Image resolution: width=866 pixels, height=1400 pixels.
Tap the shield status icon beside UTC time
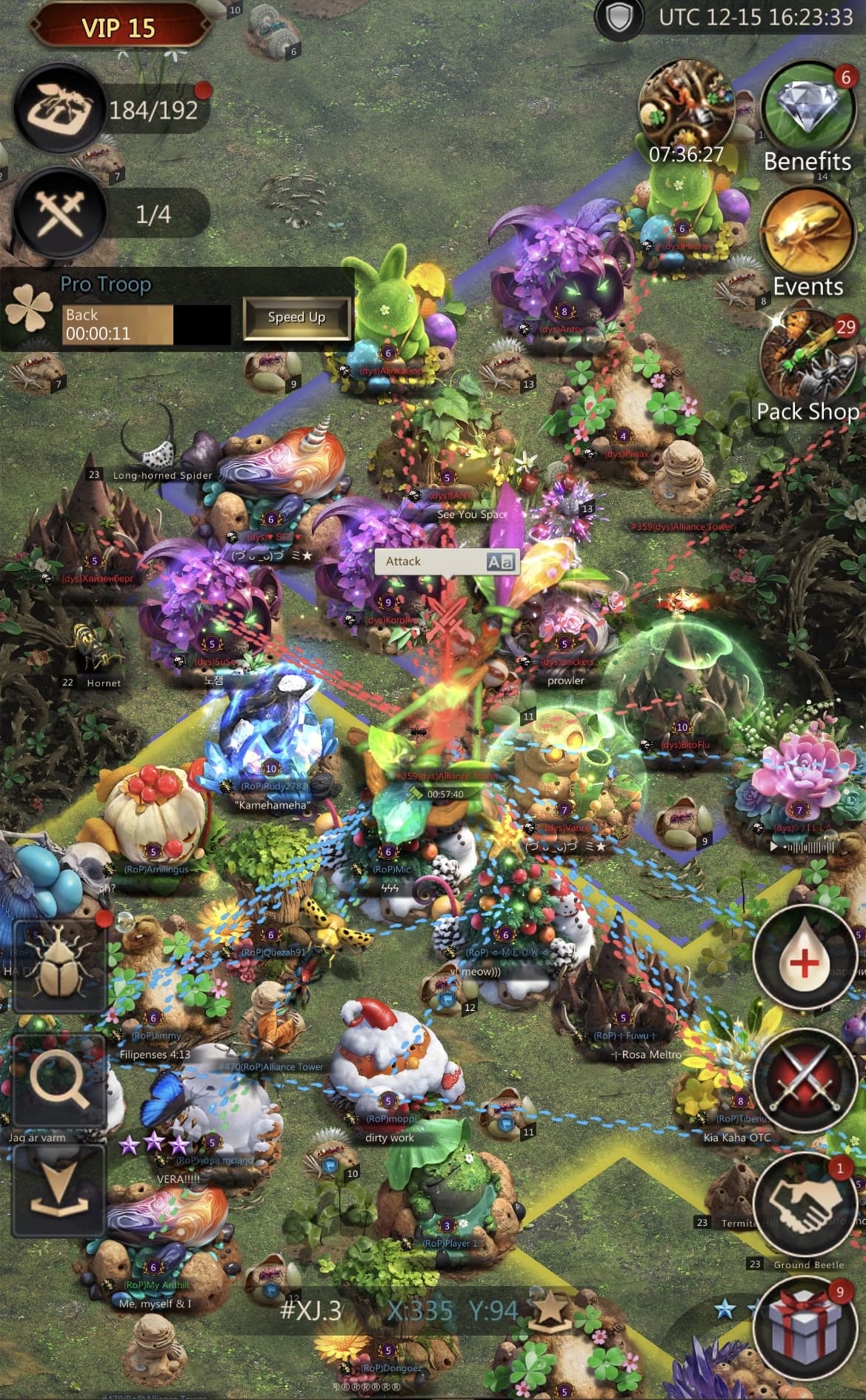619,18
